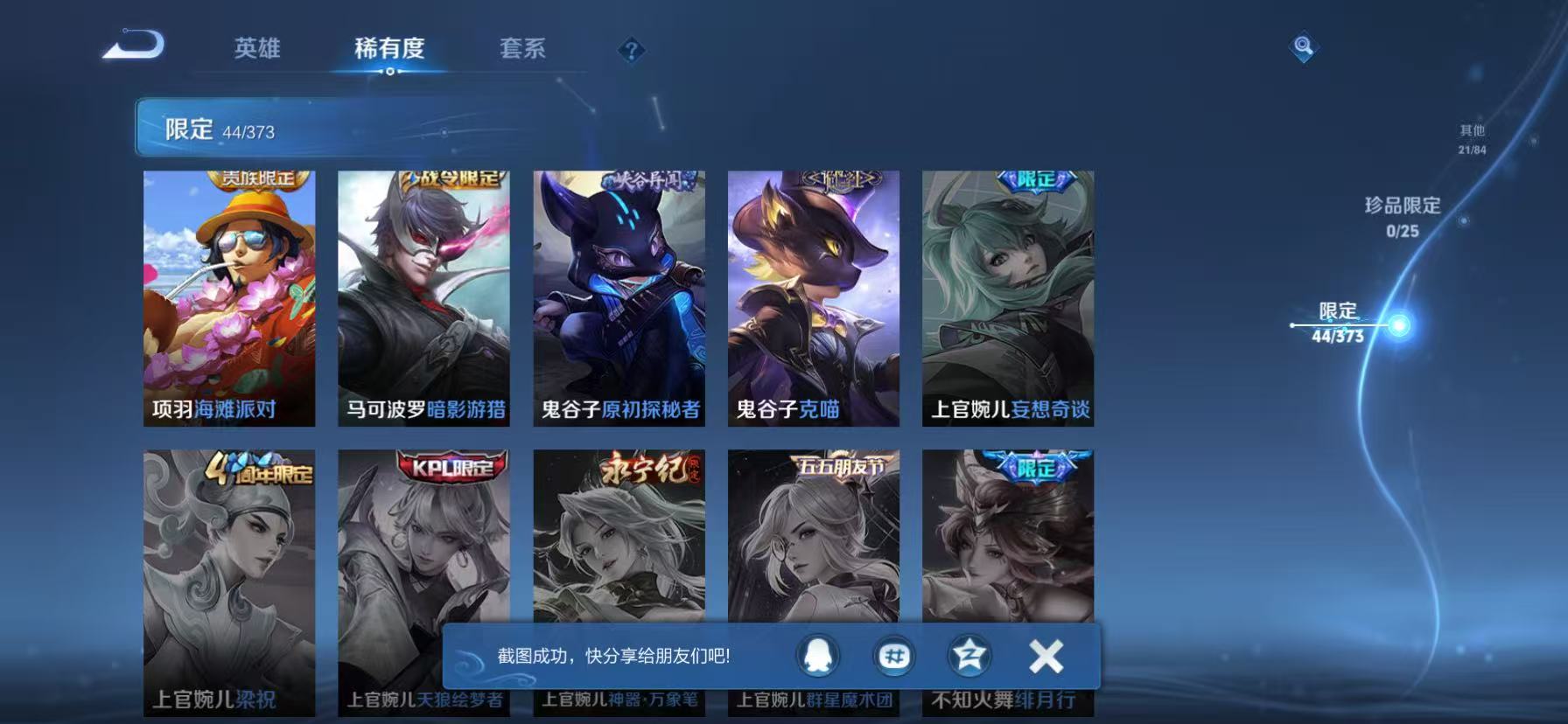This screenshot has height=724, width=1568.
Task: Select the 稀有度 tab
Action: [x=388, y=50]
